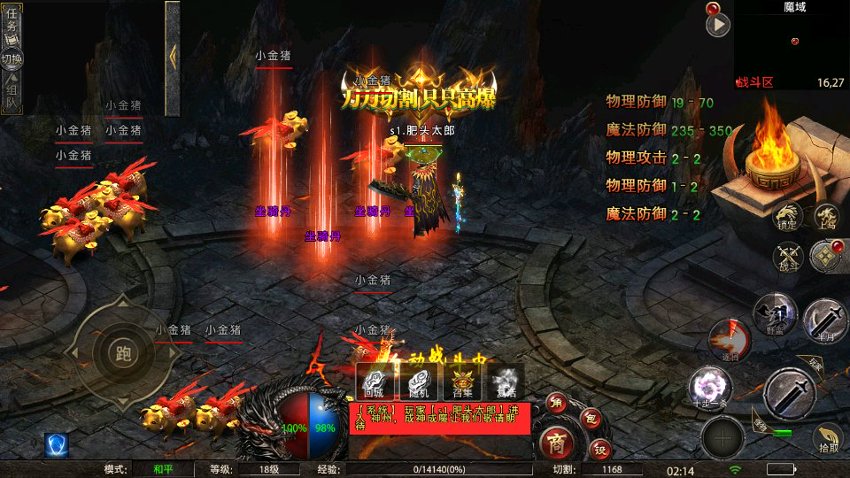Open the 任务 quest tab
This screenshot has height=478, width=850.
(12, 20)
